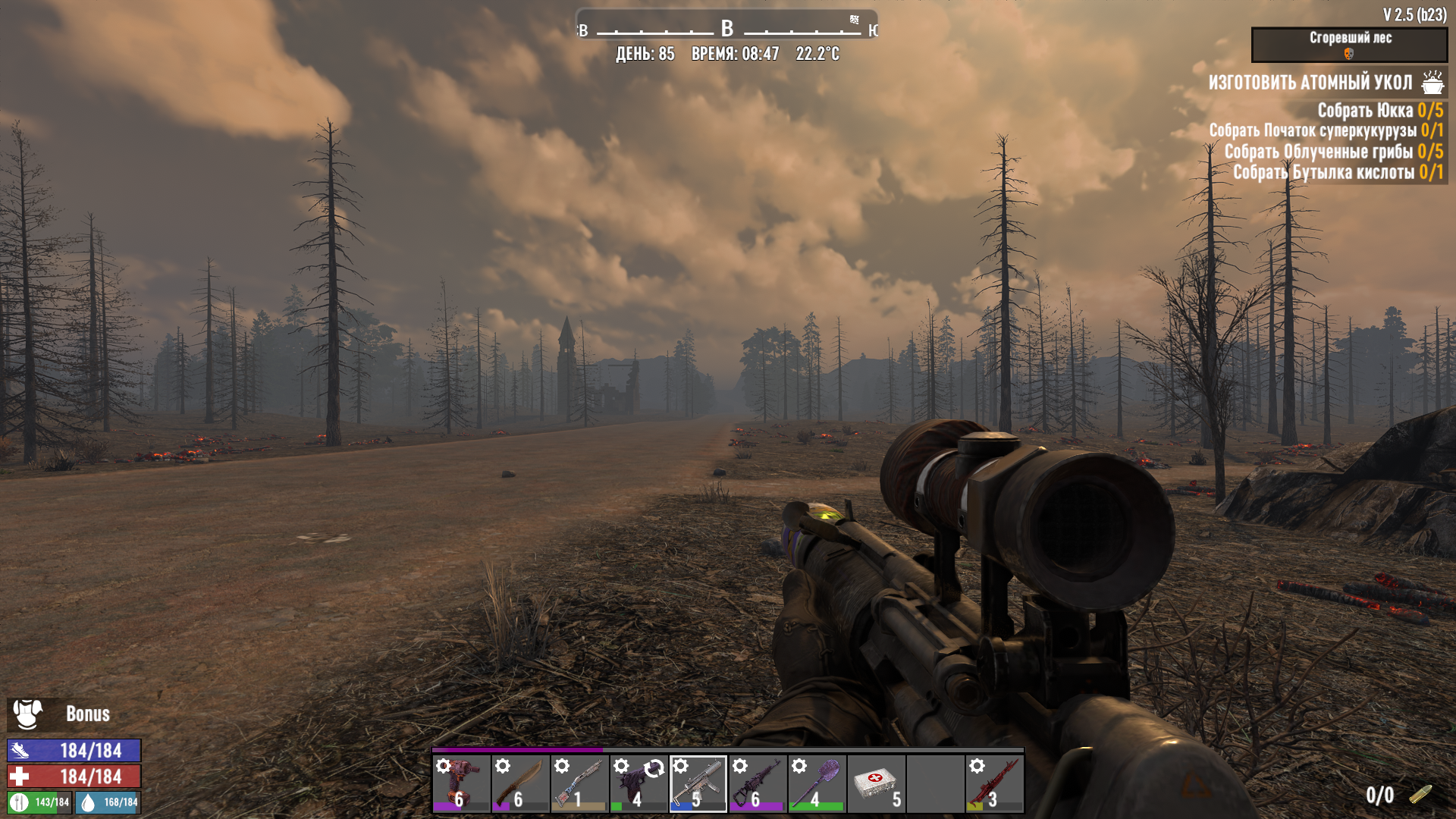The height and width of the screenshot is (819, 1456).
Task: Pick the purple shovel slot
Action: point(816,783)
